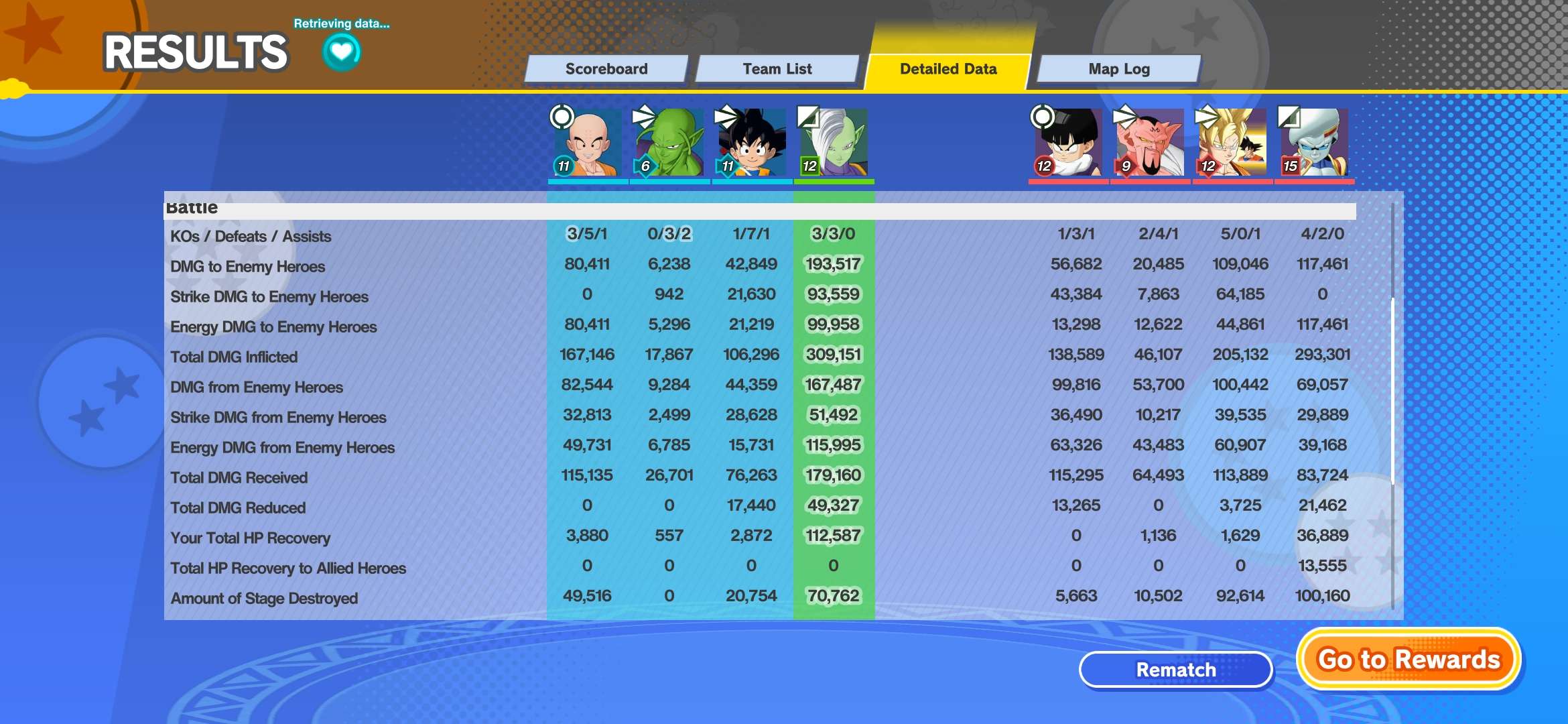Viewport: 1568px width, 724px height.
Task: Select the Super Saiyan Goku portrait
Action: 1232,143
